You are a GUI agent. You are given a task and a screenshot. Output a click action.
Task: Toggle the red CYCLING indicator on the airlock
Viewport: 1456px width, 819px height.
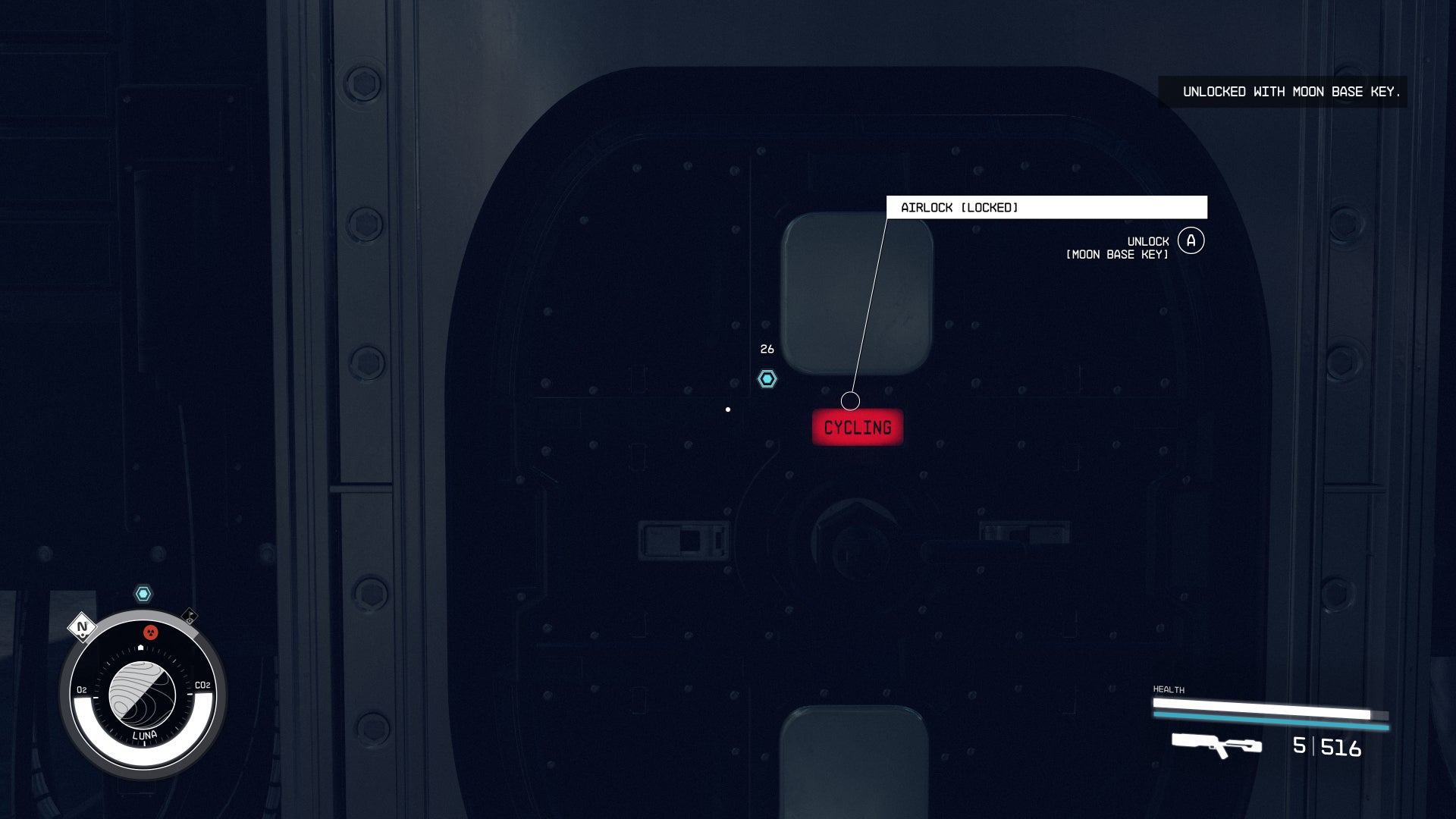pyautogui.click(x=857, y=427)
